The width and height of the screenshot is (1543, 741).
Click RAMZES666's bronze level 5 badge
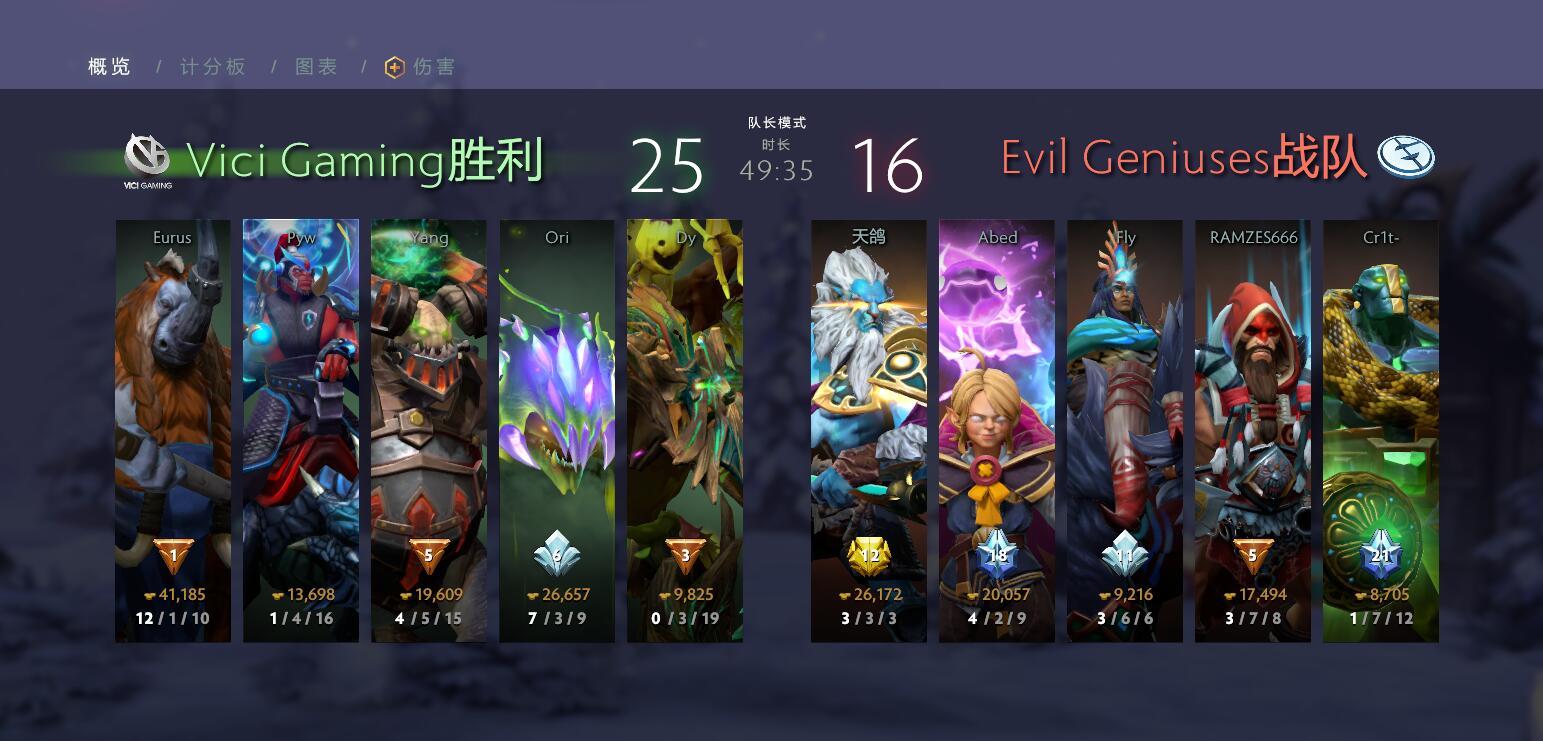pos(1253,556)
